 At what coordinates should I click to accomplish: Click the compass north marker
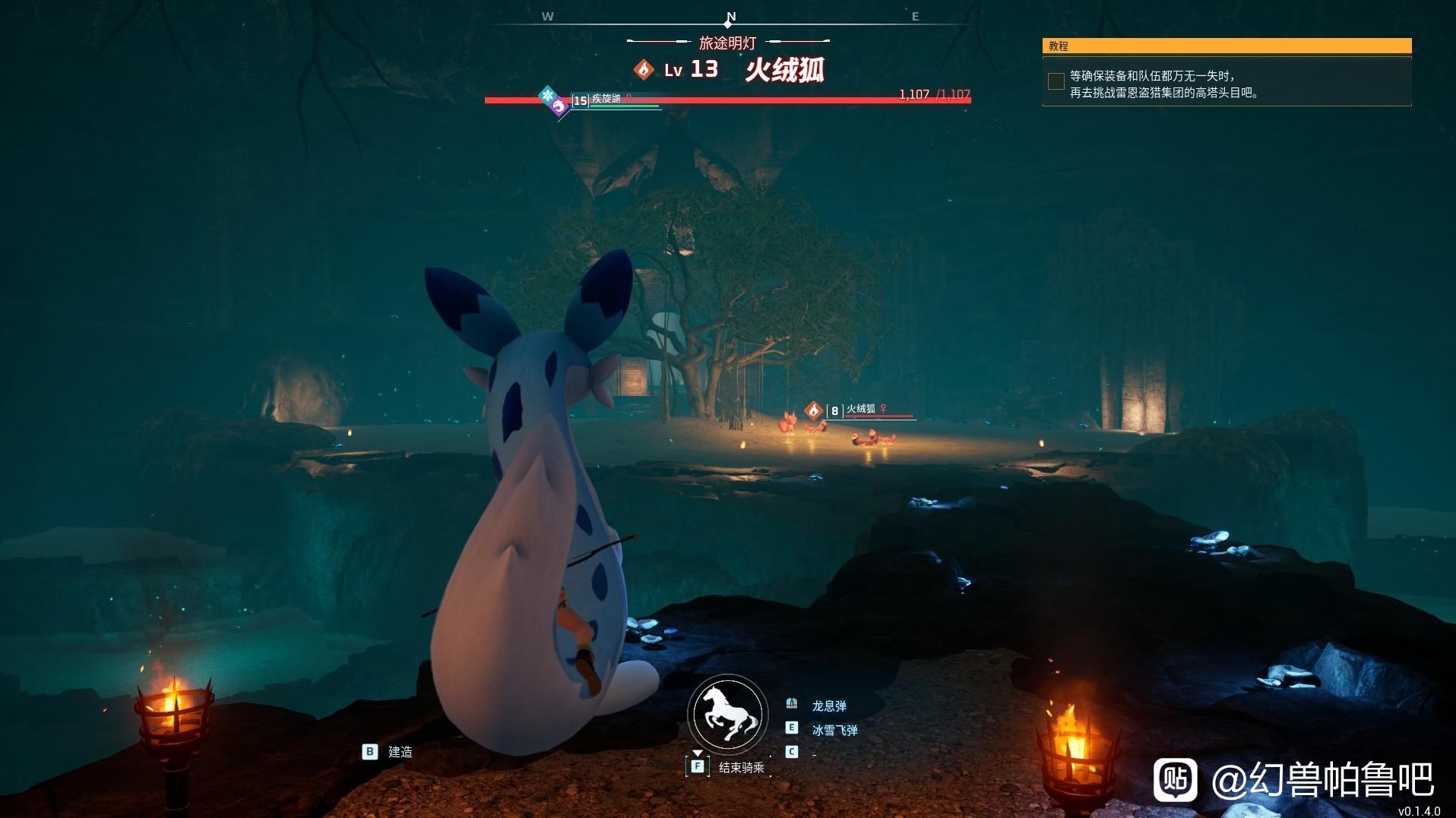[x=730, y=17]
